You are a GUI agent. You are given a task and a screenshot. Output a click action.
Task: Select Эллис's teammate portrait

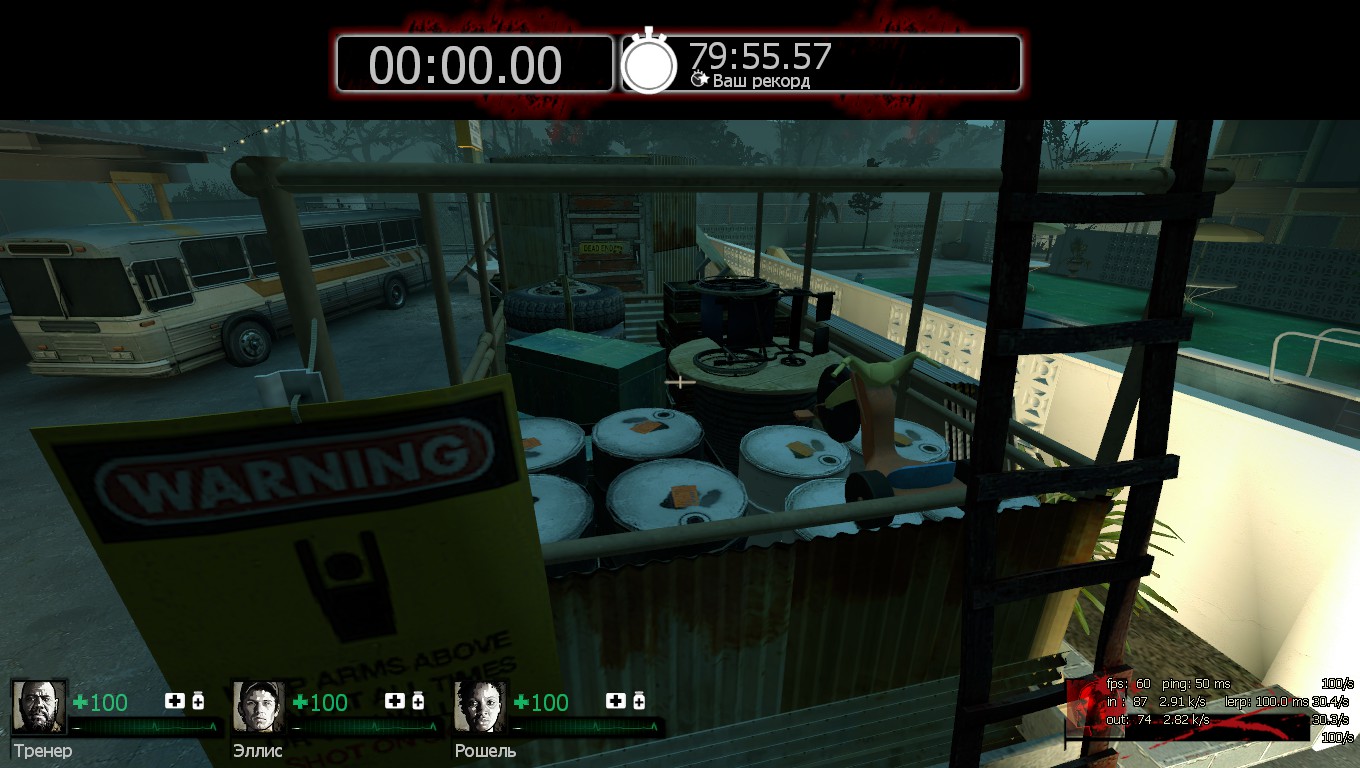259,707
